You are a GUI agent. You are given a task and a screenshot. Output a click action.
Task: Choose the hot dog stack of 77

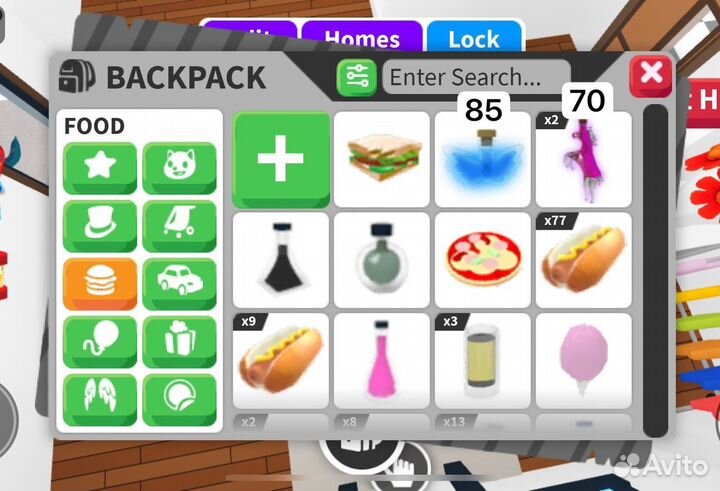pyautogui.click(x=583, y=260)
